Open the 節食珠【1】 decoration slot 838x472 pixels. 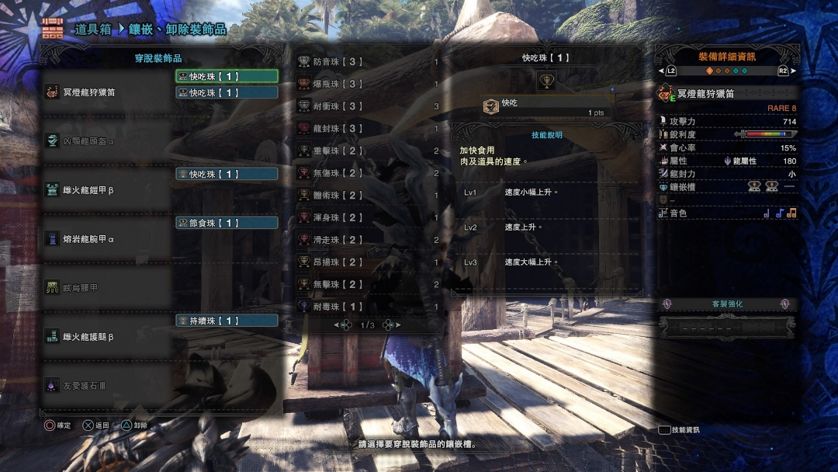coord(227,223)
